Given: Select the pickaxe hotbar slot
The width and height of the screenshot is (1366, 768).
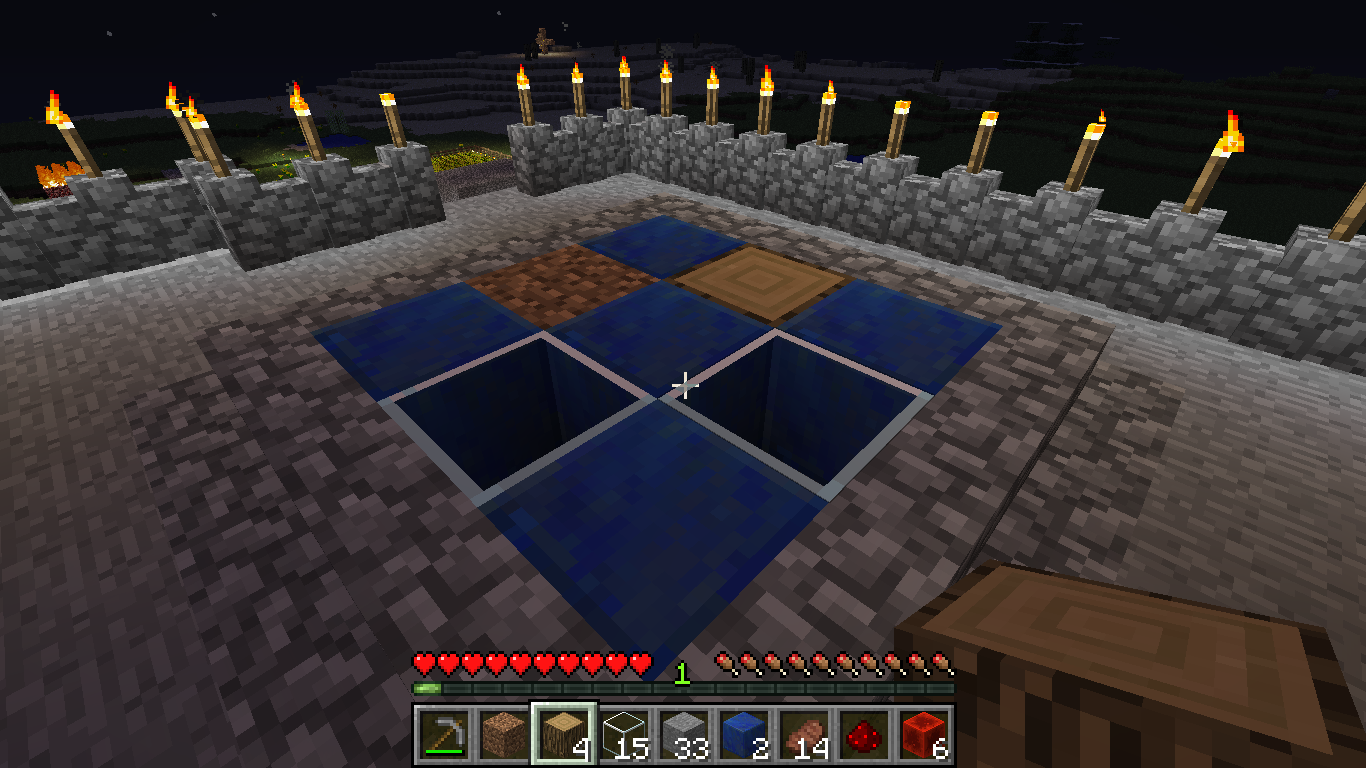Looking at the screenshot, I should [443, 734].
